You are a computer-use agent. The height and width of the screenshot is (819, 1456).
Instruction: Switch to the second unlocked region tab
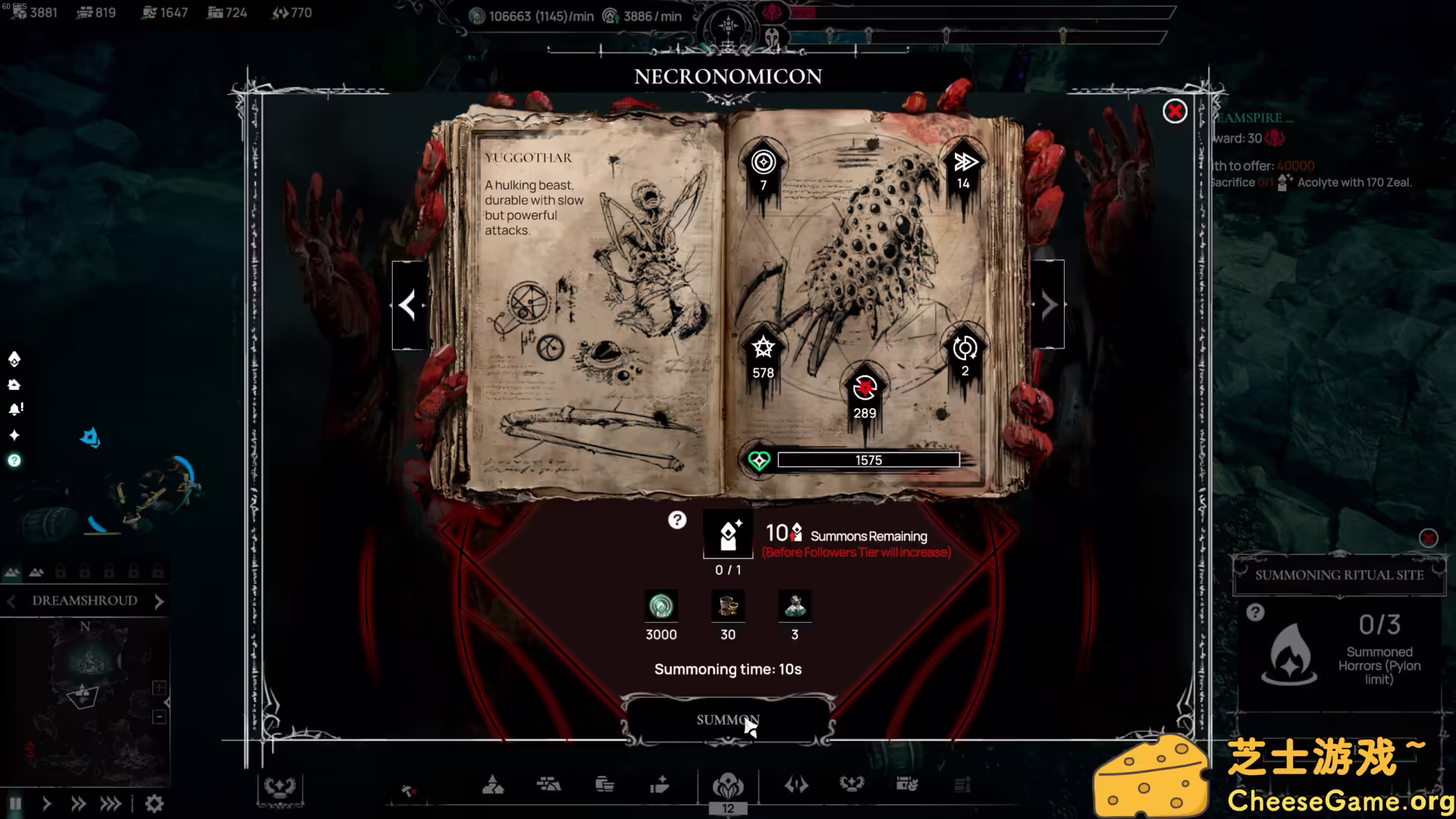point(36,572)
